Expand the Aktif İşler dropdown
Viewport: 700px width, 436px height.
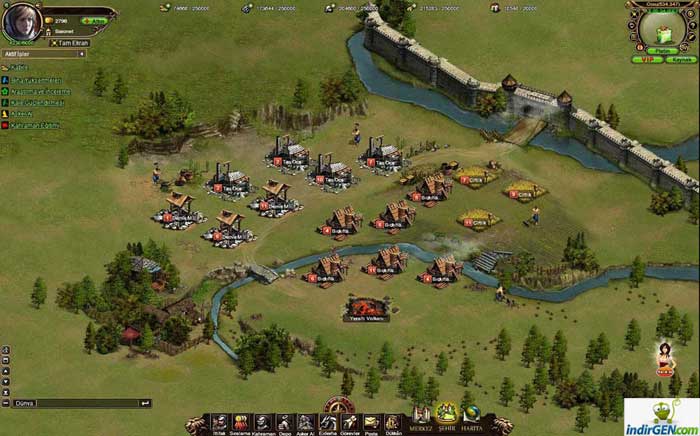point(81,55)
